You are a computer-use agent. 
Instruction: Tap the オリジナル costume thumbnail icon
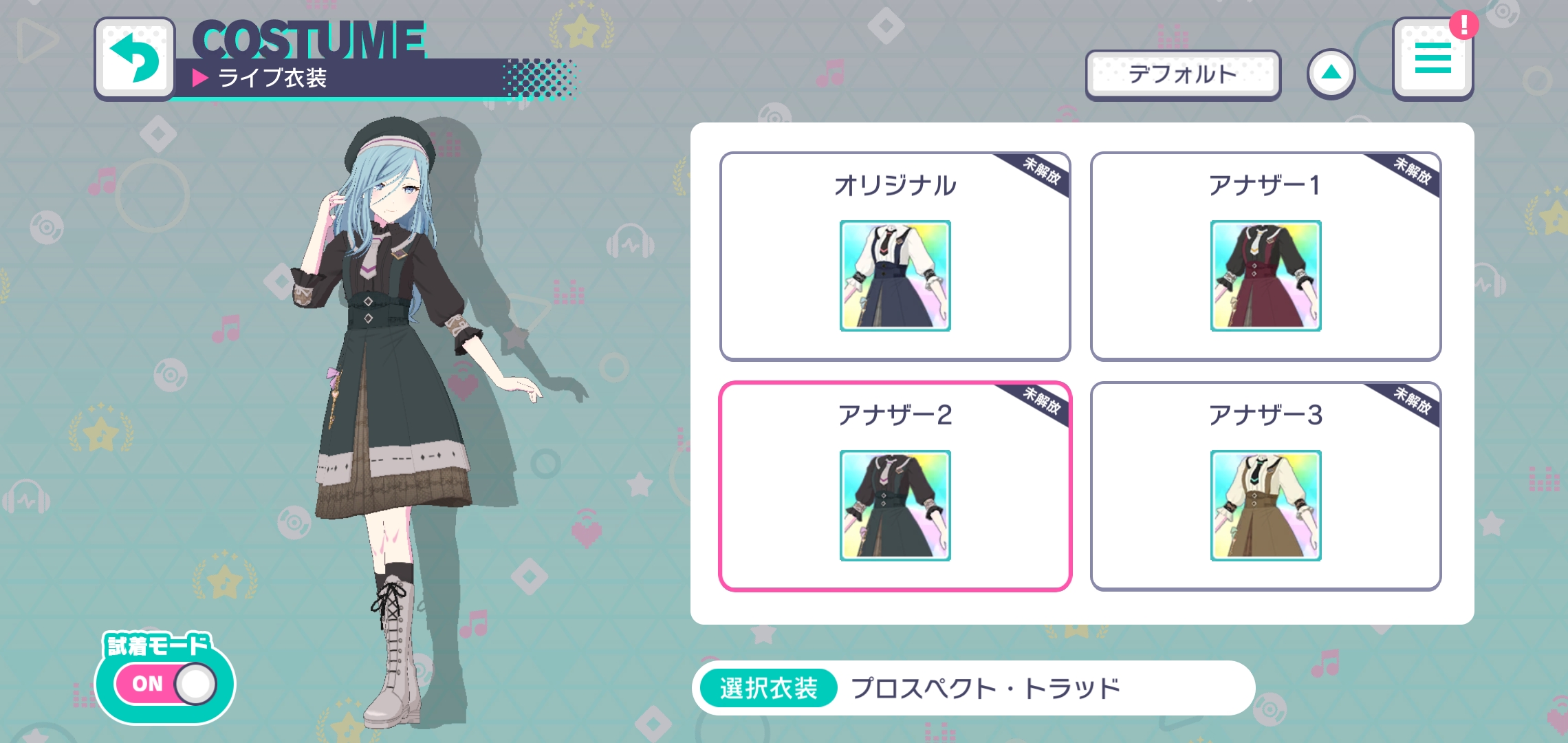coord(895,276)
